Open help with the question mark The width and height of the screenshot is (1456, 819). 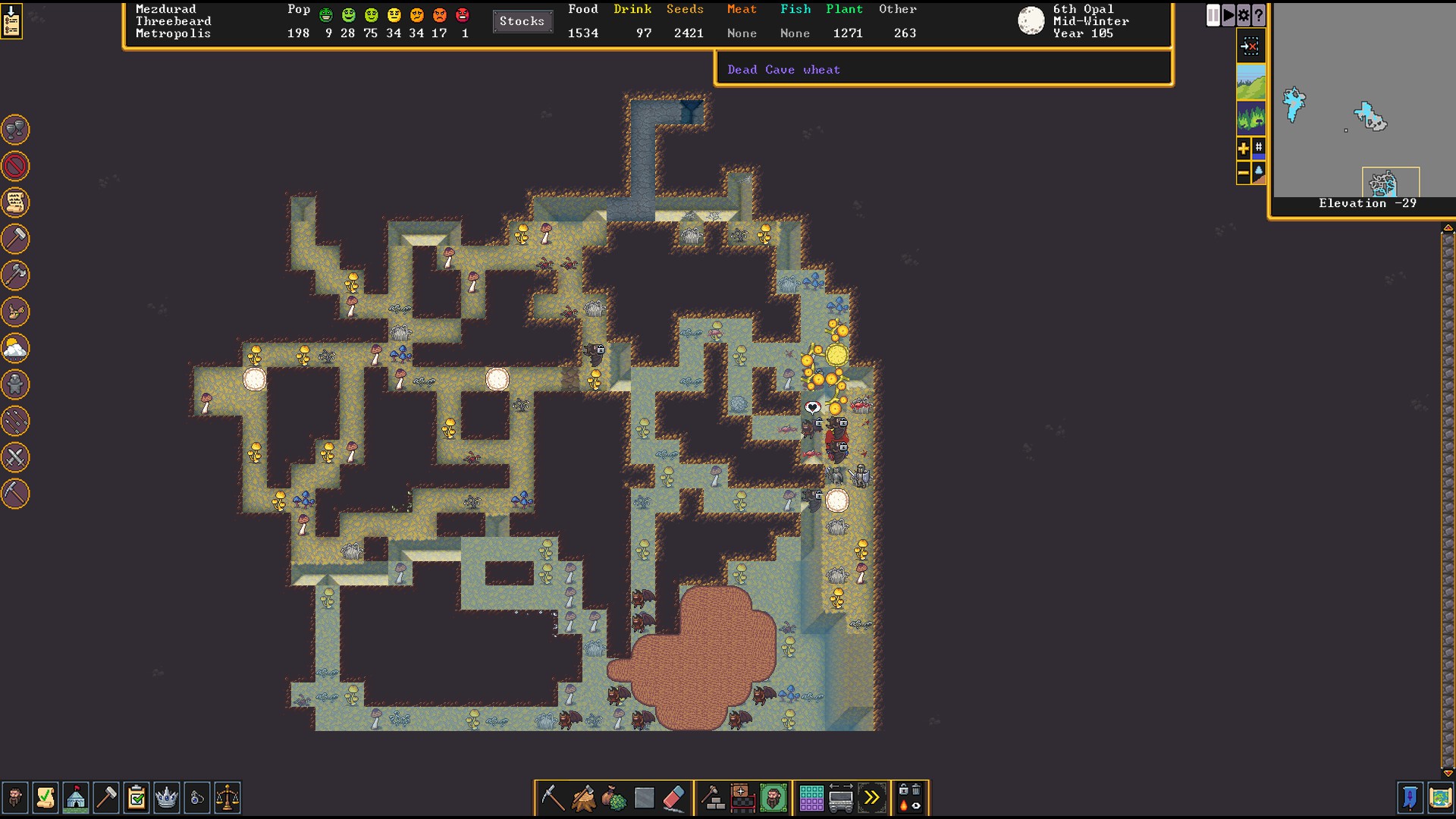tap(1259, 15)
